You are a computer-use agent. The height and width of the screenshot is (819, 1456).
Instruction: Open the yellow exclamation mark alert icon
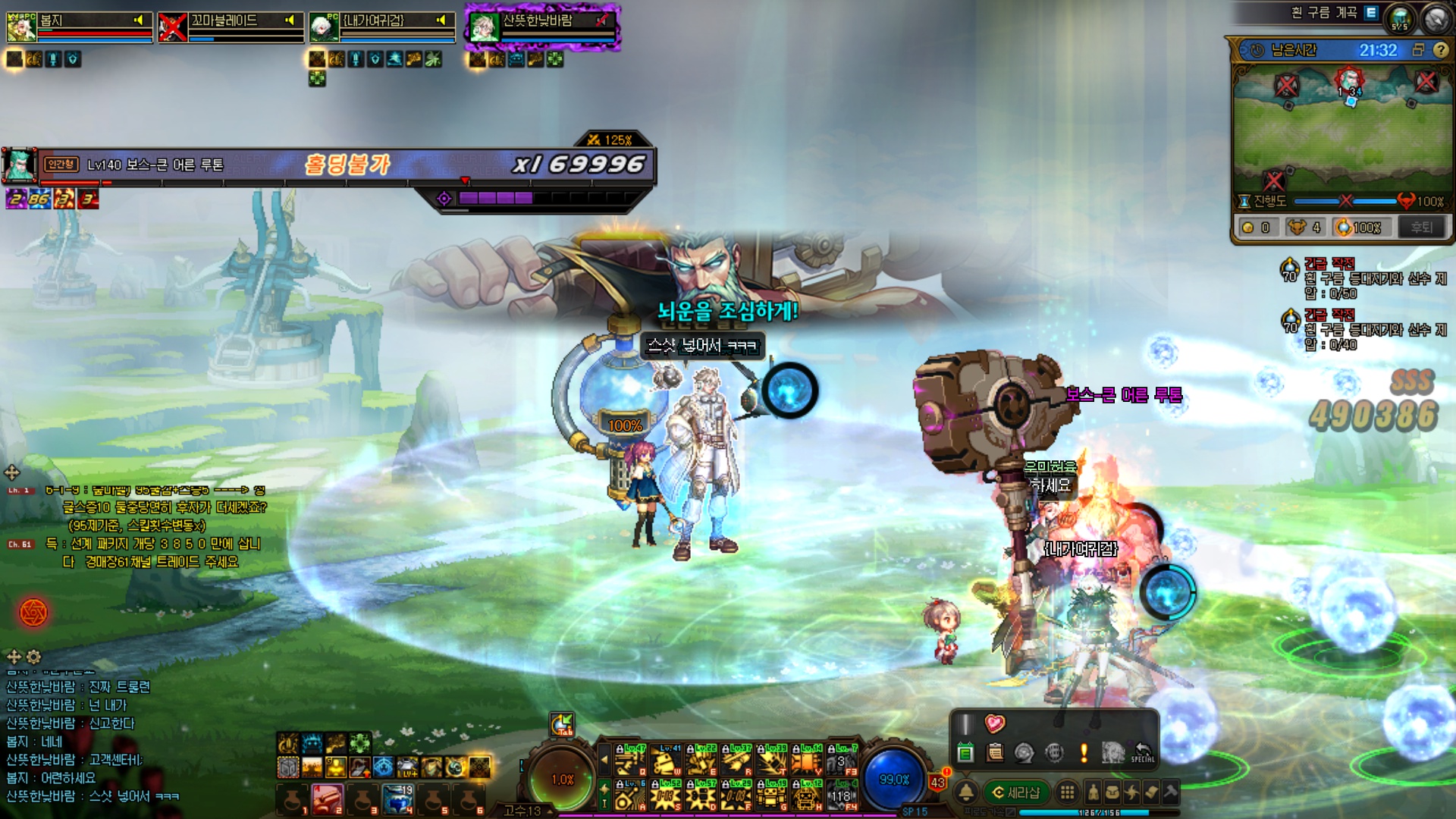click(x=1084, y=752)
